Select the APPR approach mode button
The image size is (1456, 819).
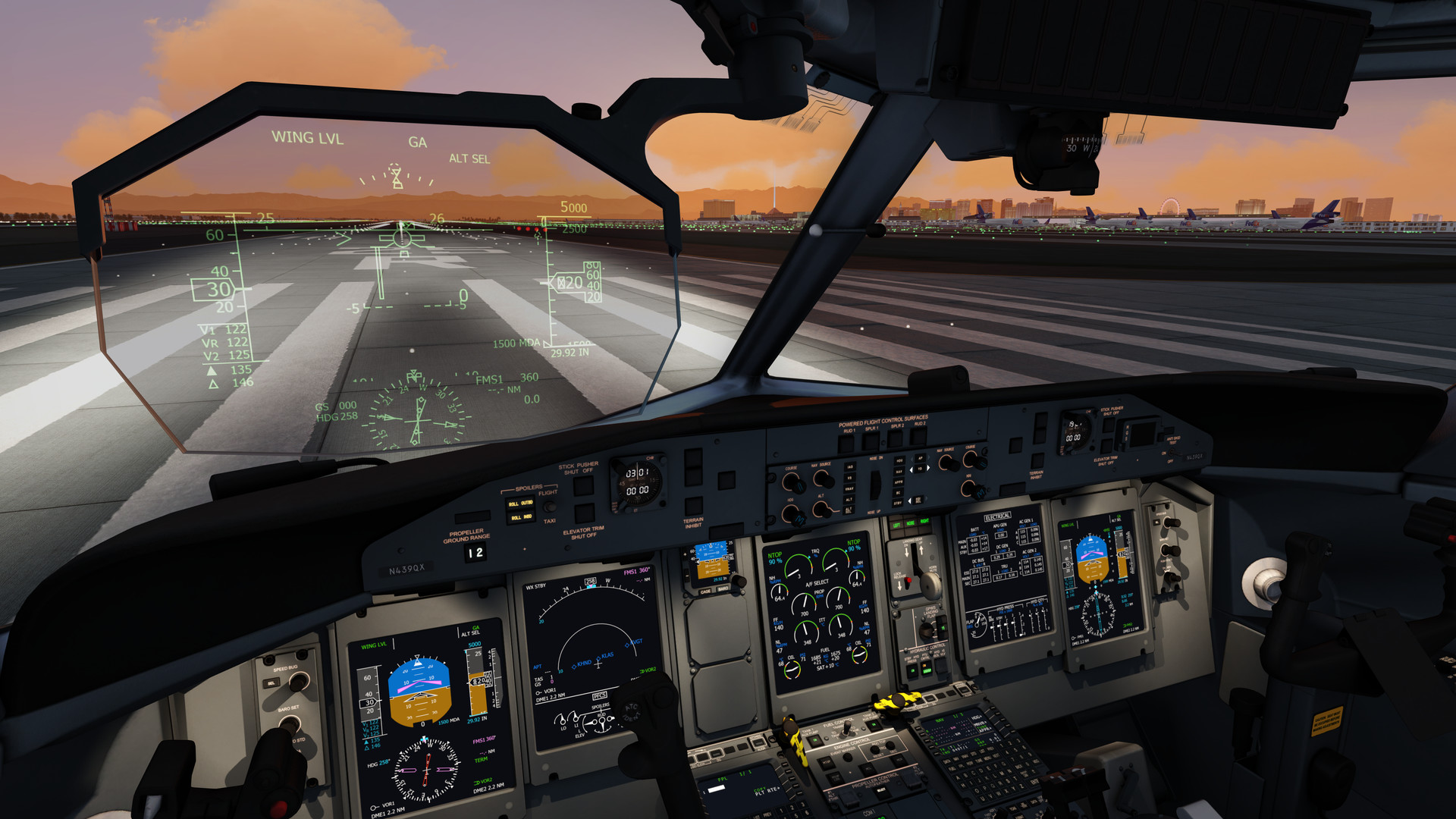899,482
